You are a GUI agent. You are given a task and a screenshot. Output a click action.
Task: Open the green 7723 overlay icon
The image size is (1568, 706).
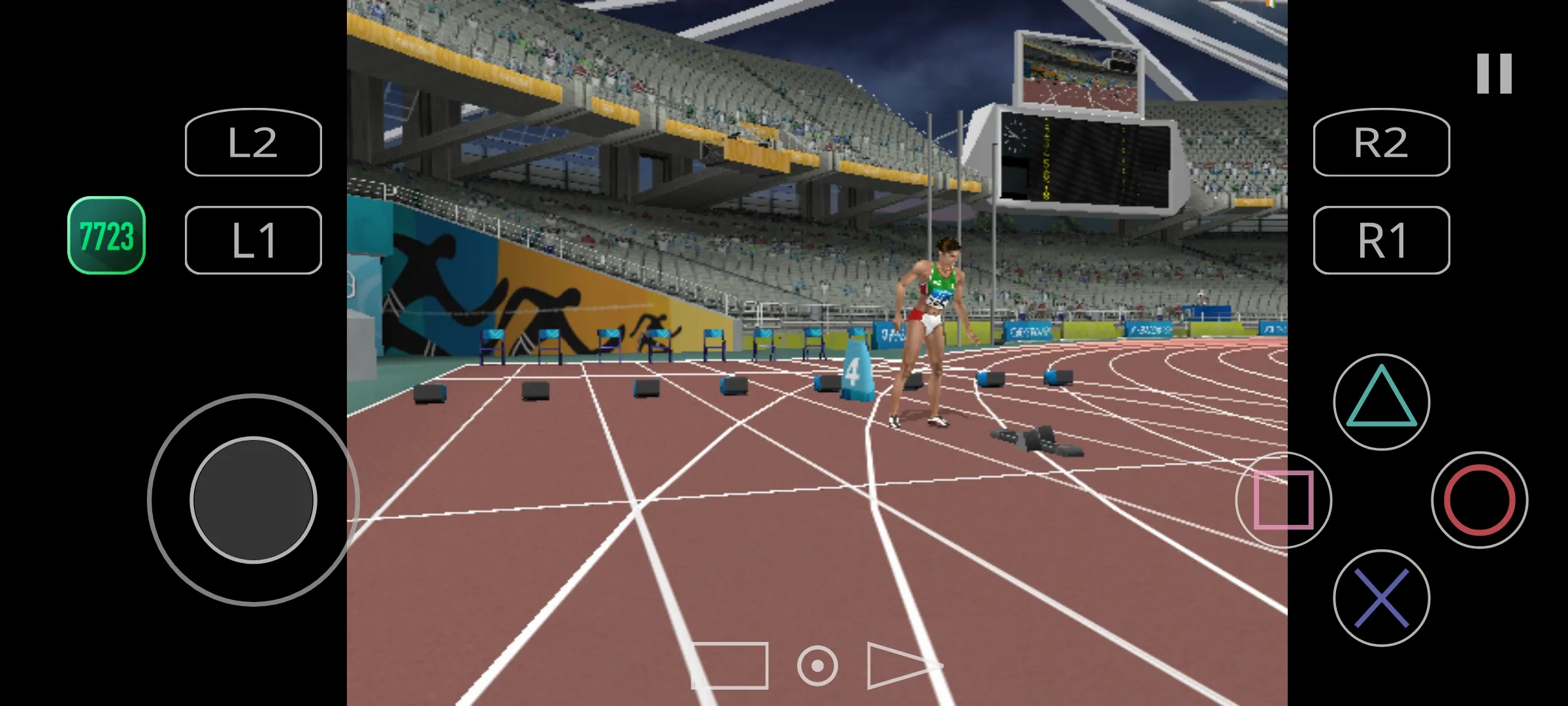click(x=106, y=235)
